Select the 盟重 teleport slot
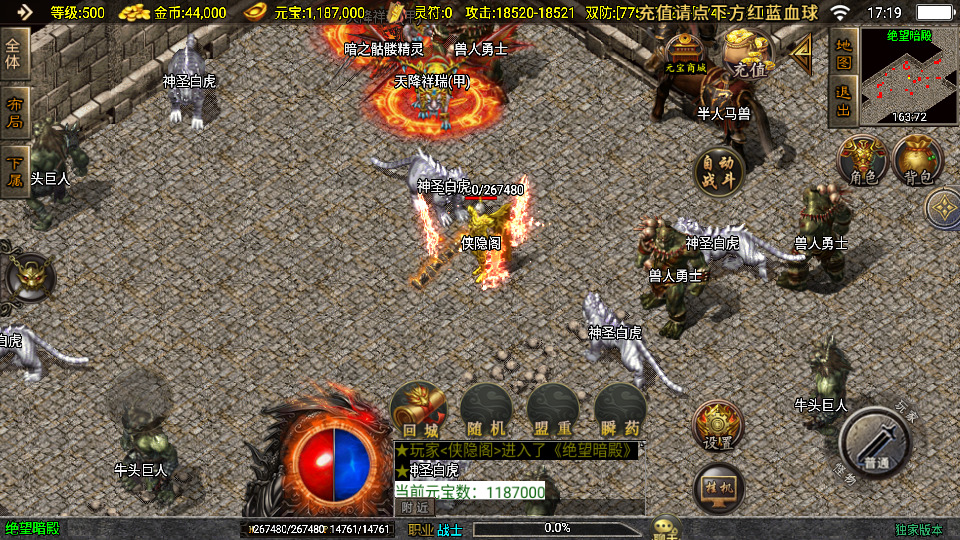This screenshot has height=540, width=960. (x=553, y=410)
